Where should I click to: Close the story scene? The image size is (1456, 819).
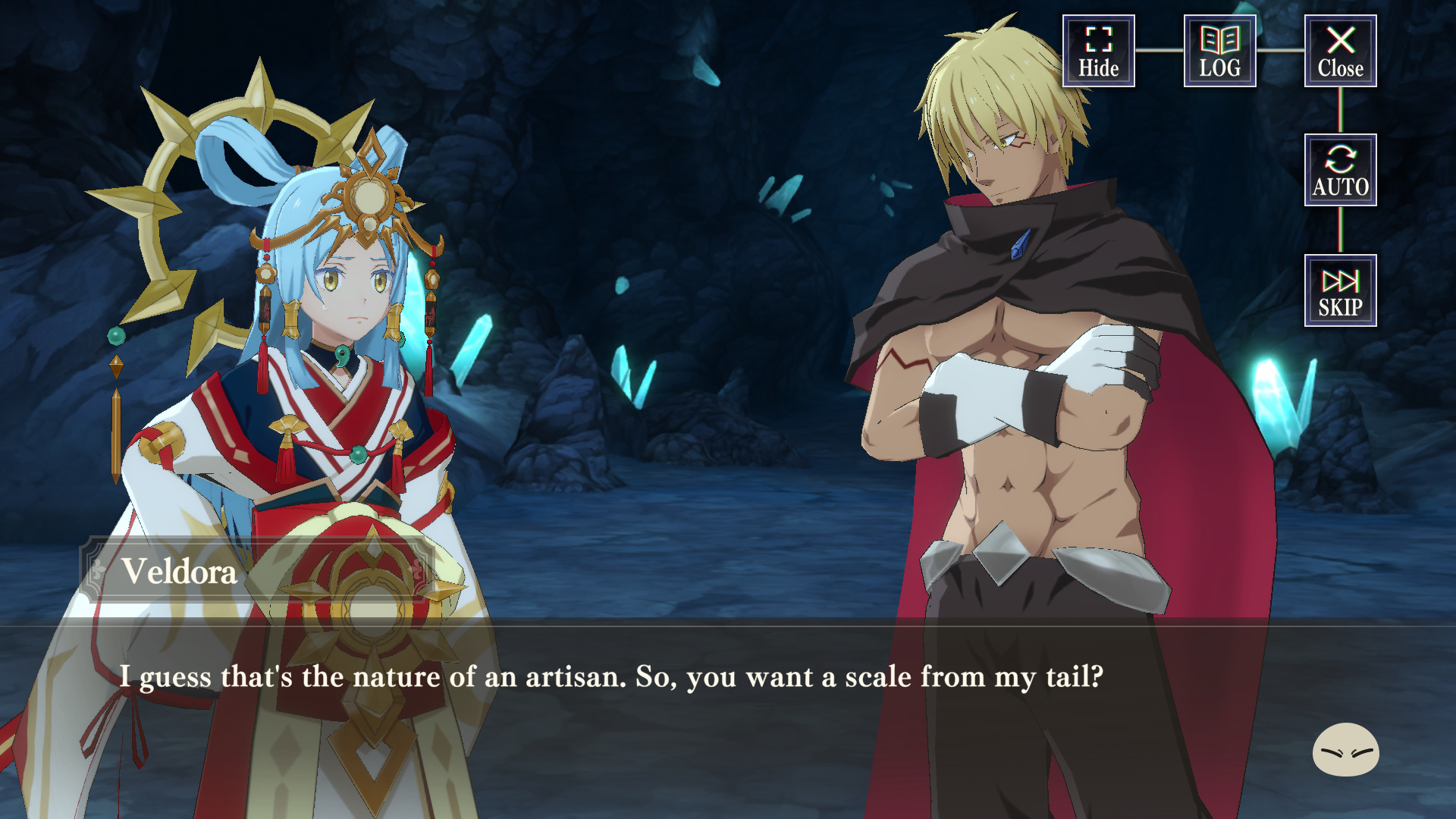point(1340,51)
